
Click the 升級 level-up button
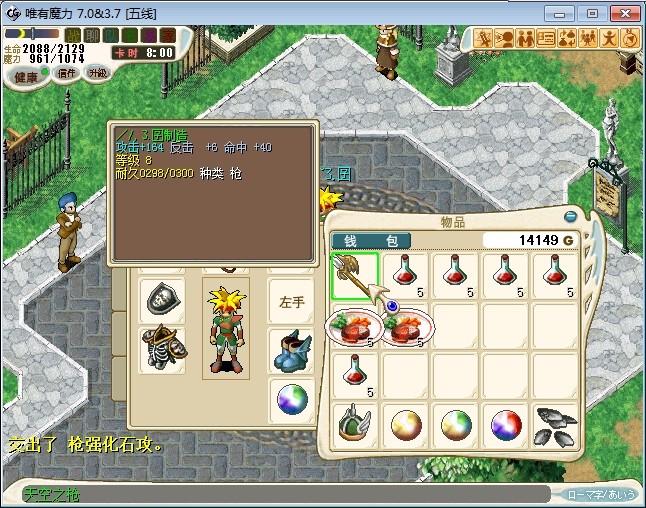(97, 73)
